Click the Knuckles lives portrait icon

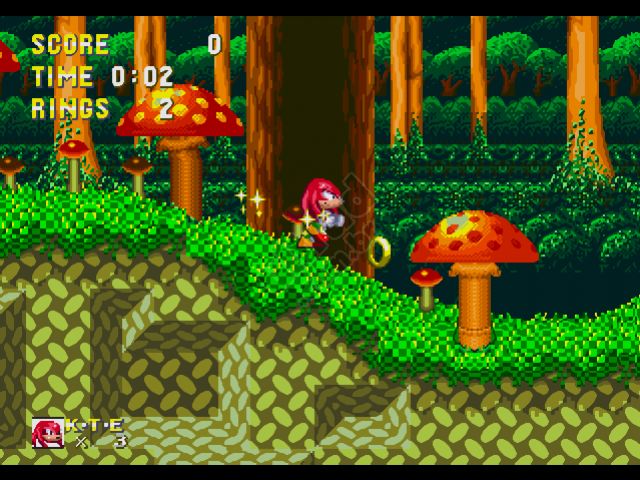coord(47,432)
